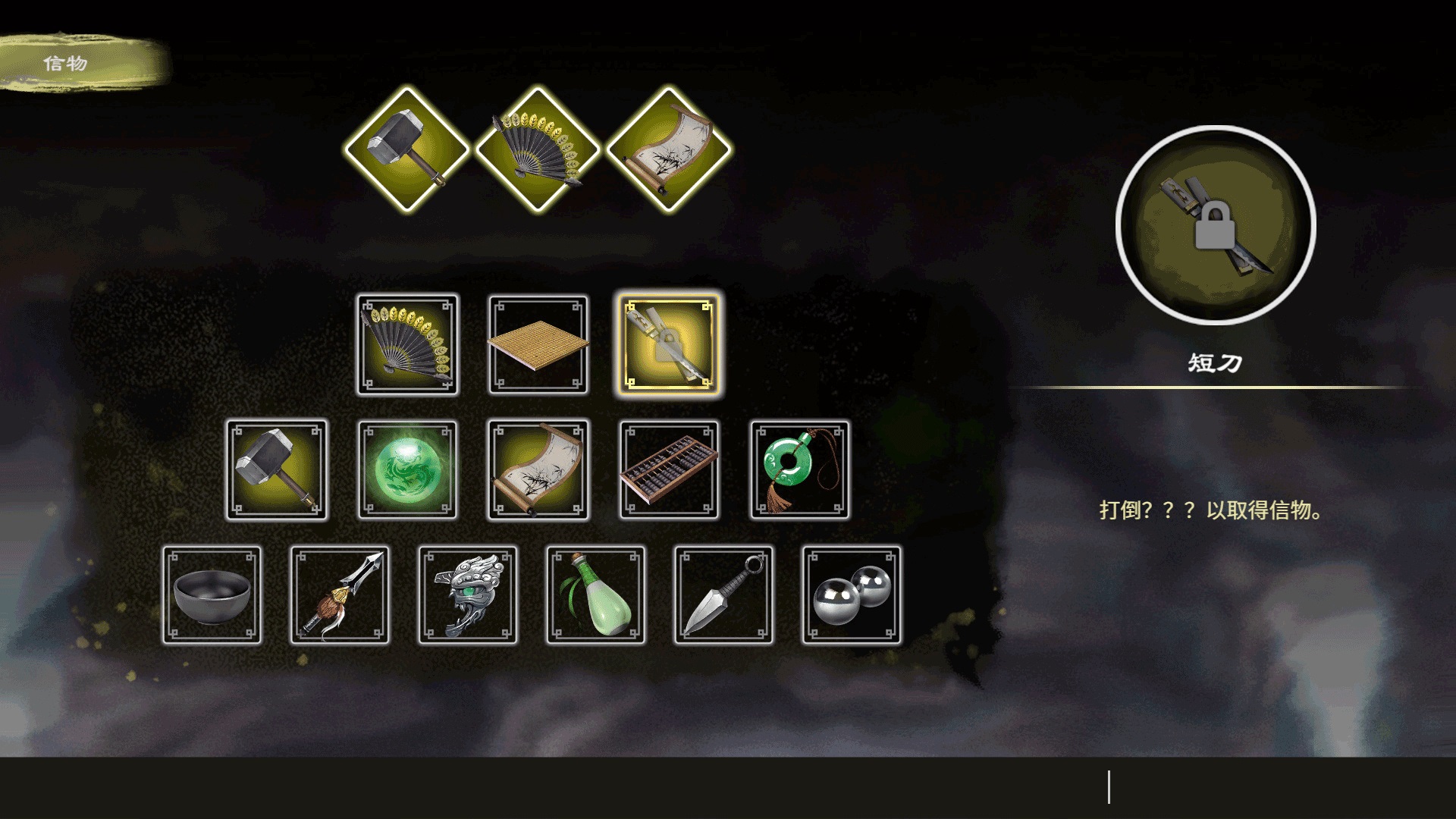Select the silver beast mask token
Viewport: 1456px width, 819px height.
pyautogui.click(x=468, y=595)
